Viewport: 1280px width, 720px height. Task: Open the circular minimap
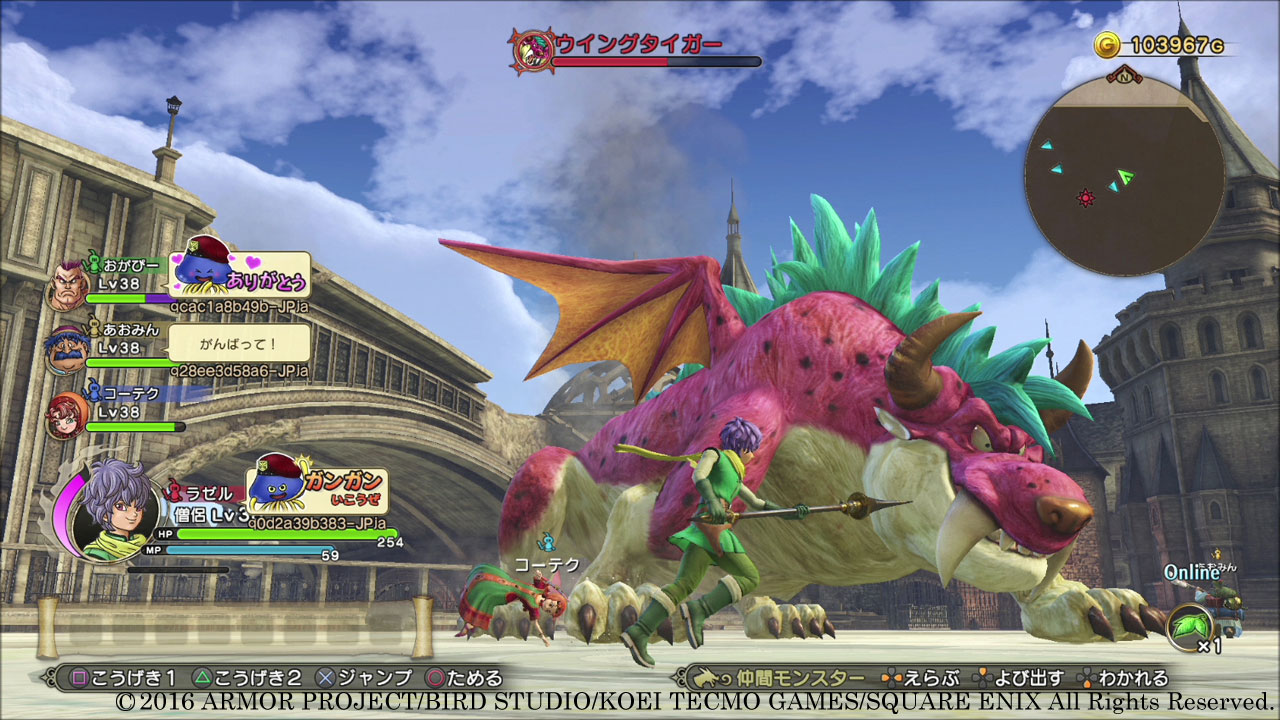pyautogui.click(x=1124, y=176)
